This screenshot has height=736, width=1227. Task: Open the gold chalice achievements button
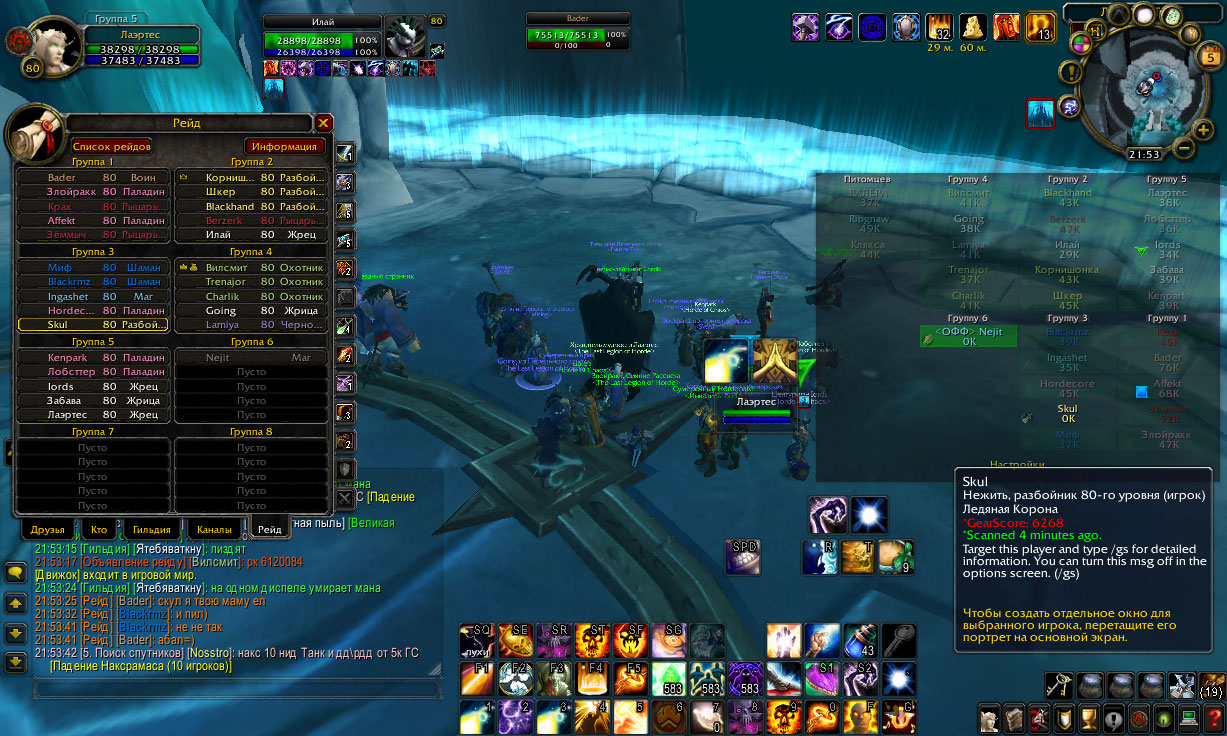1089,718
